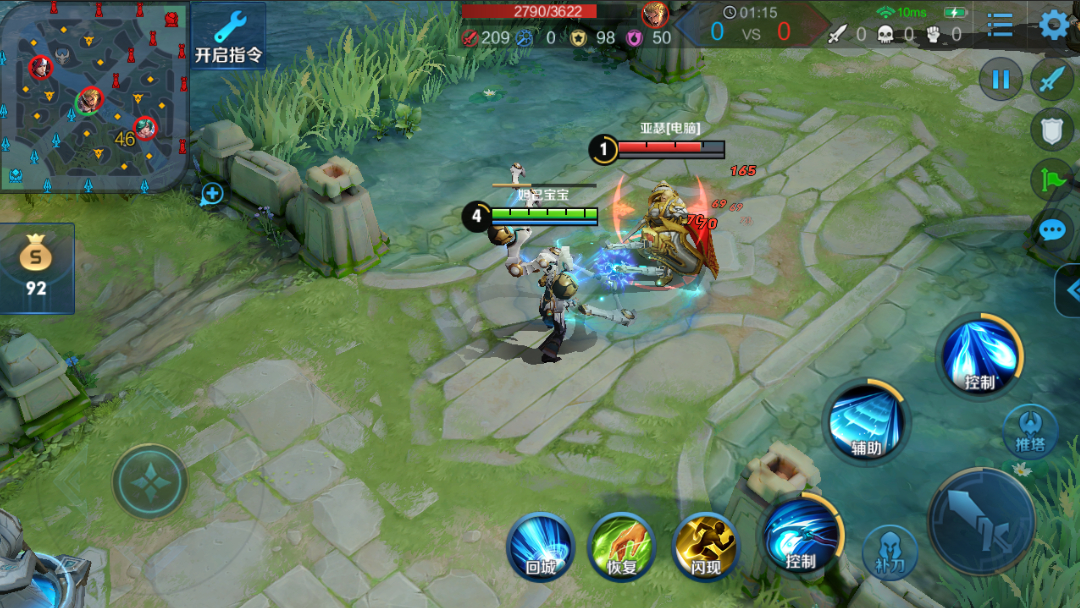
Task: Select the enemy hero portrait by health readout
Action: tap(654, 14)
